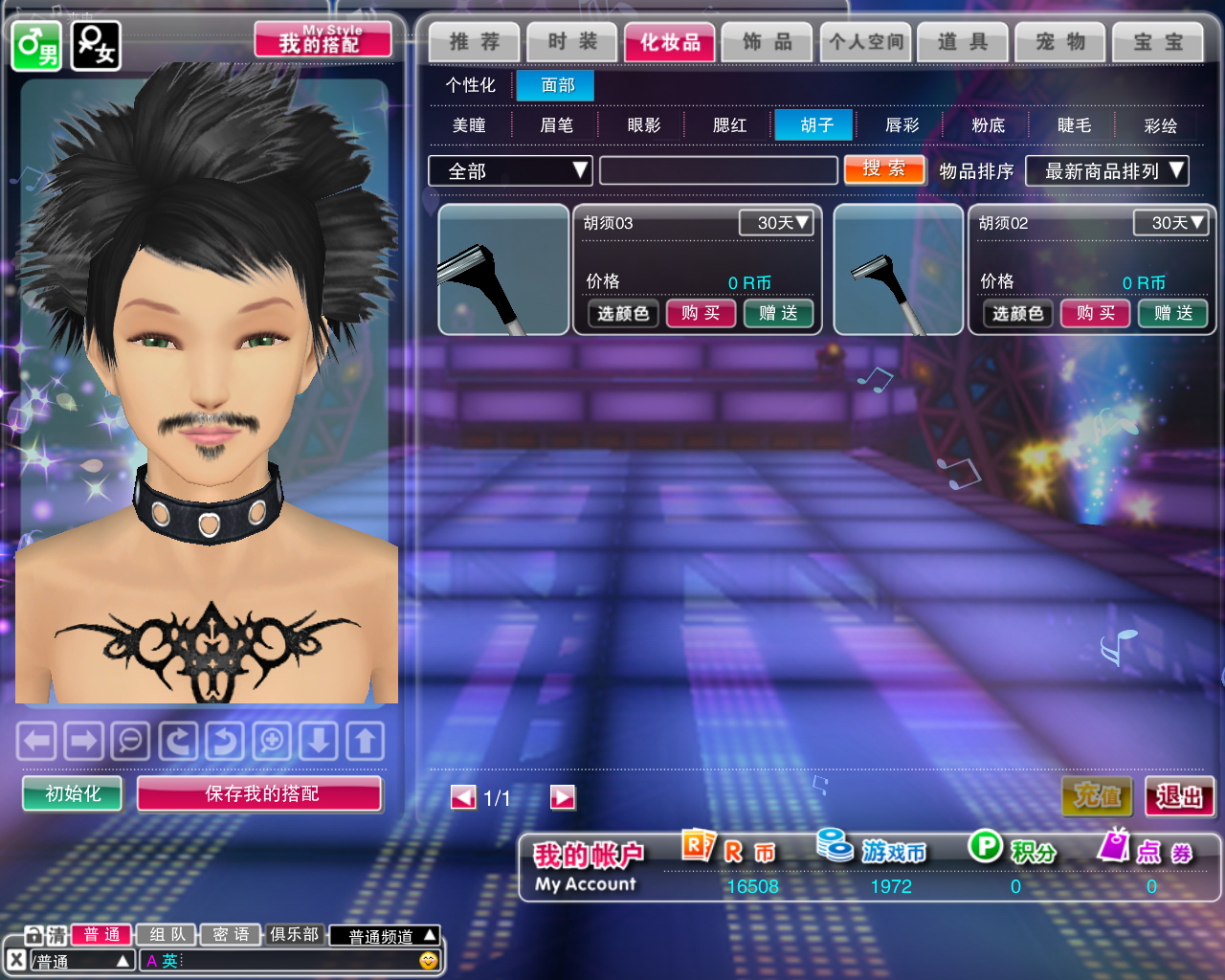Click the orange 搜索 search button
Screen dimensions: 1225x980
pyautogui.click(x=884, y=169)
